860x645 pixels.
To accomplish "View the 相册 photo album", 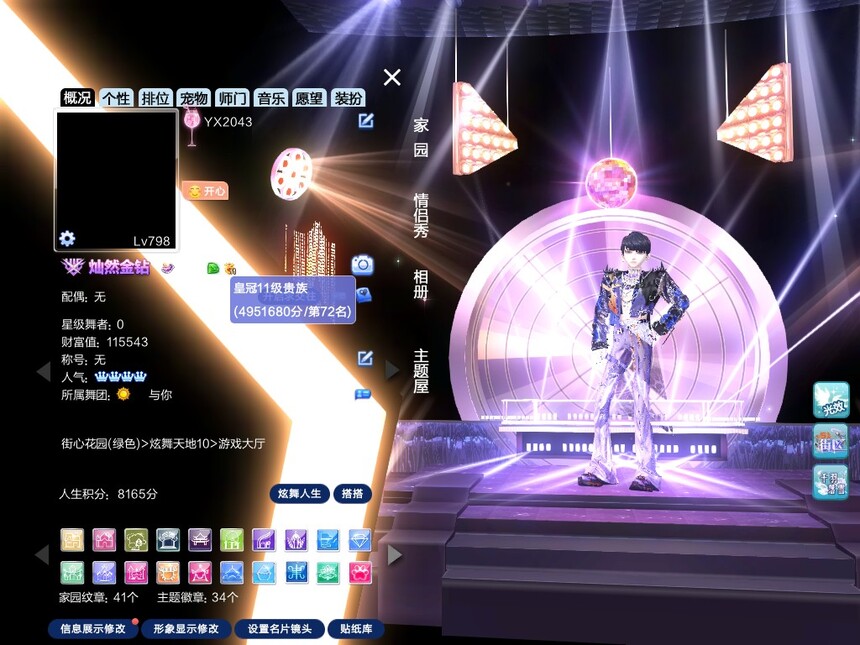I will [x=421, y=284].
